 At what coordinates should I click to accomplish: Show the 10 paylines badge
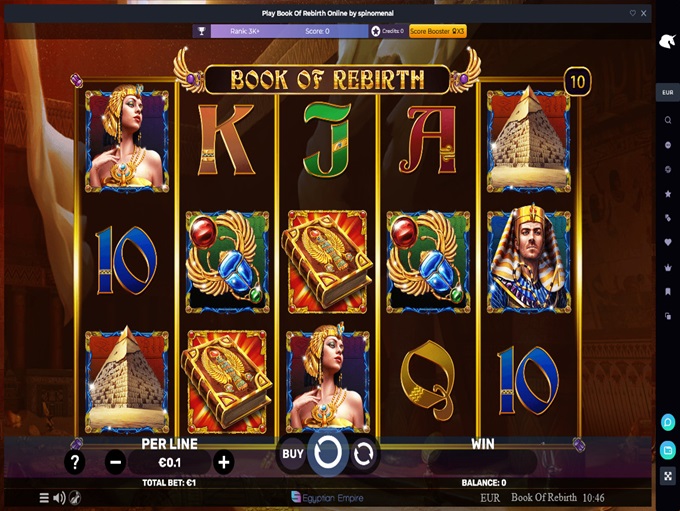pos(576,81)
